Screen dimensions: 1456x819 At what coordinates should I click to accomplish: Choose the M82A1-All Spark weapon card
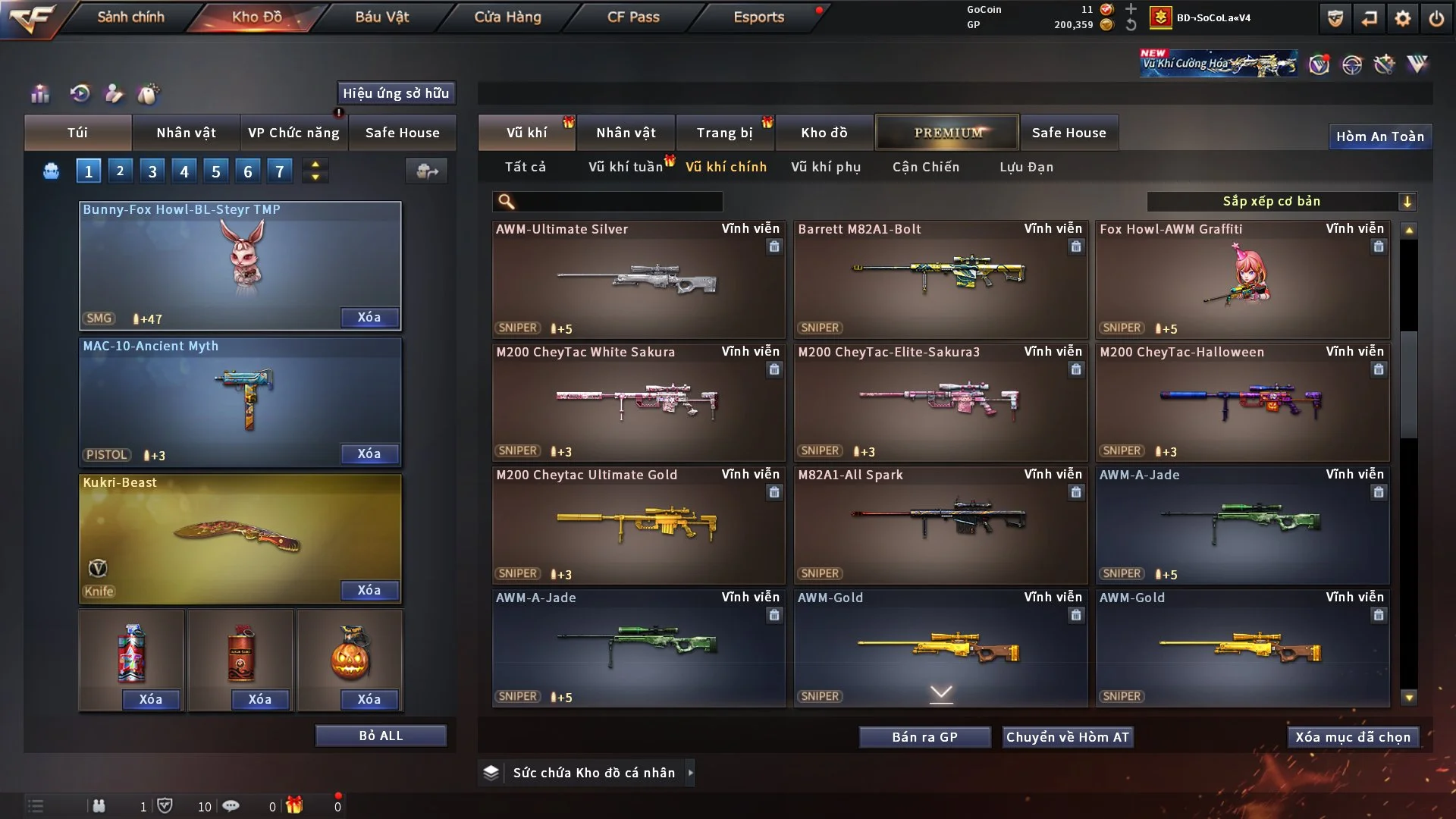940,525
